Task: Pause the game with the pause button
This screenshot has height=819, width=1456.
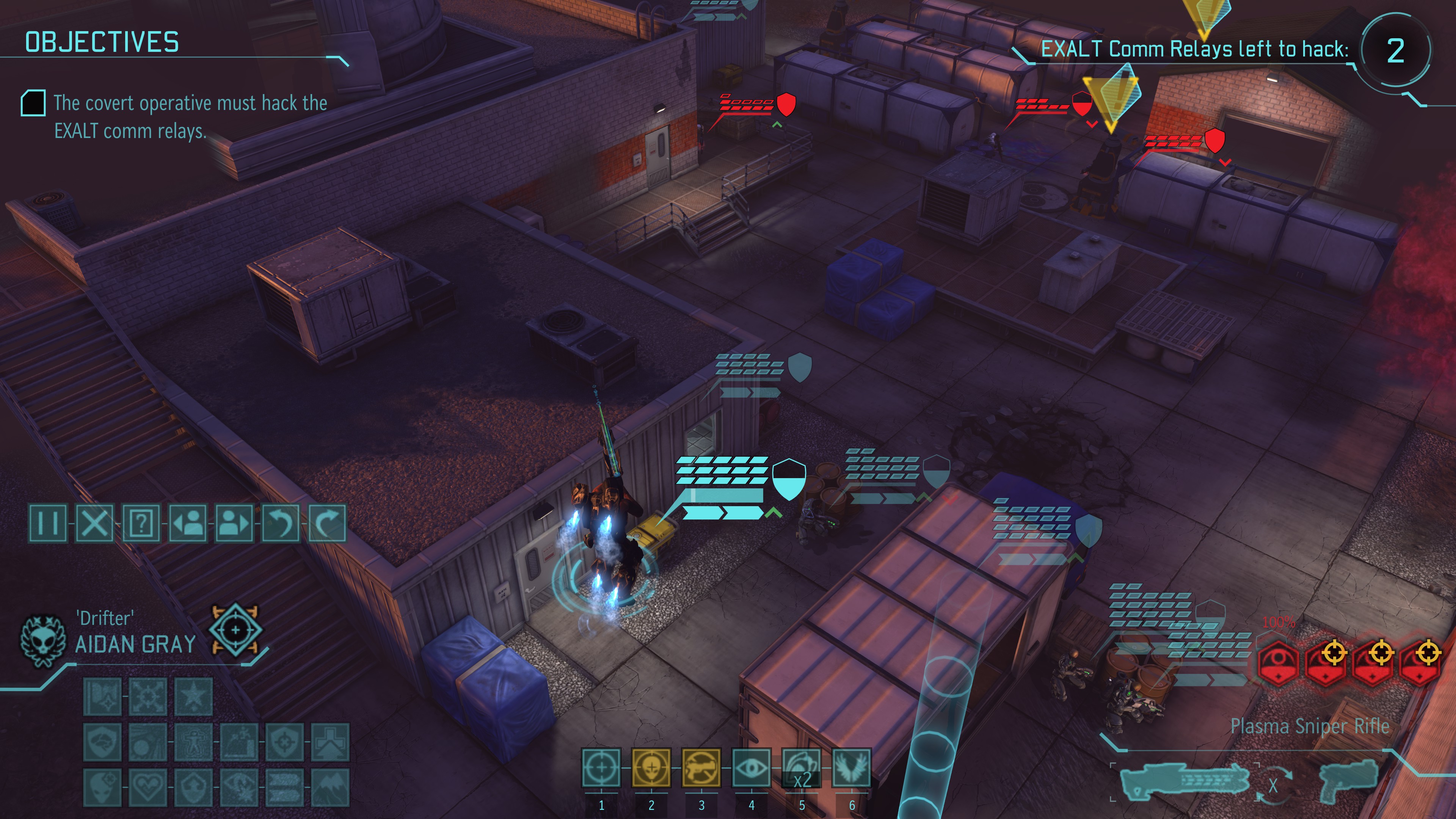Action: coord(47,523)
